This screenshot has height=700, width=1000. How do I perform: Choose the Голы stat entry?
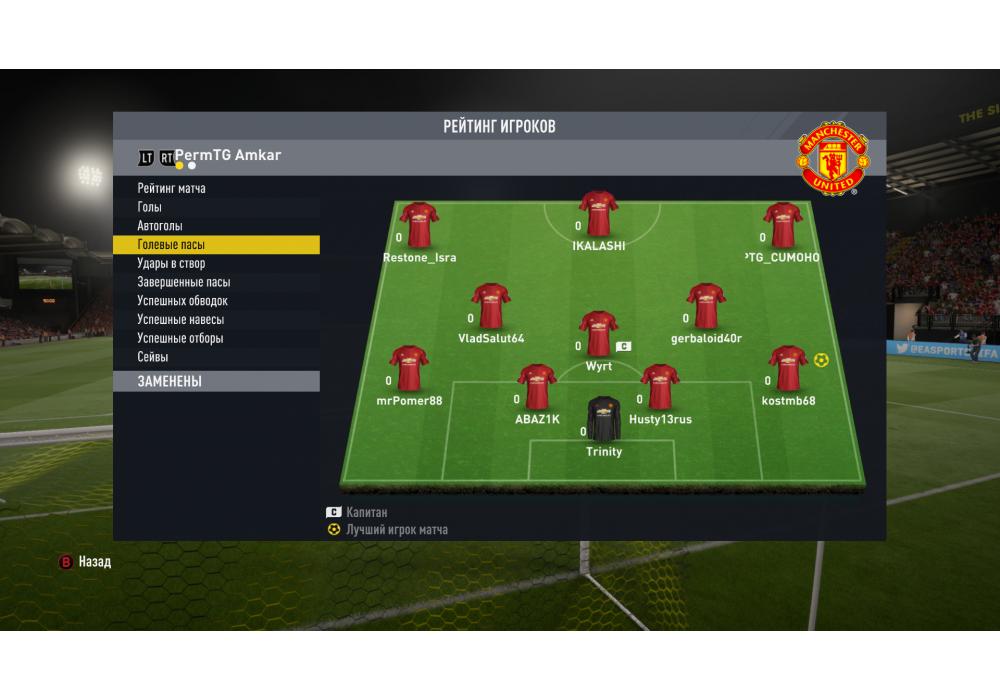click(x=150, y=207)
